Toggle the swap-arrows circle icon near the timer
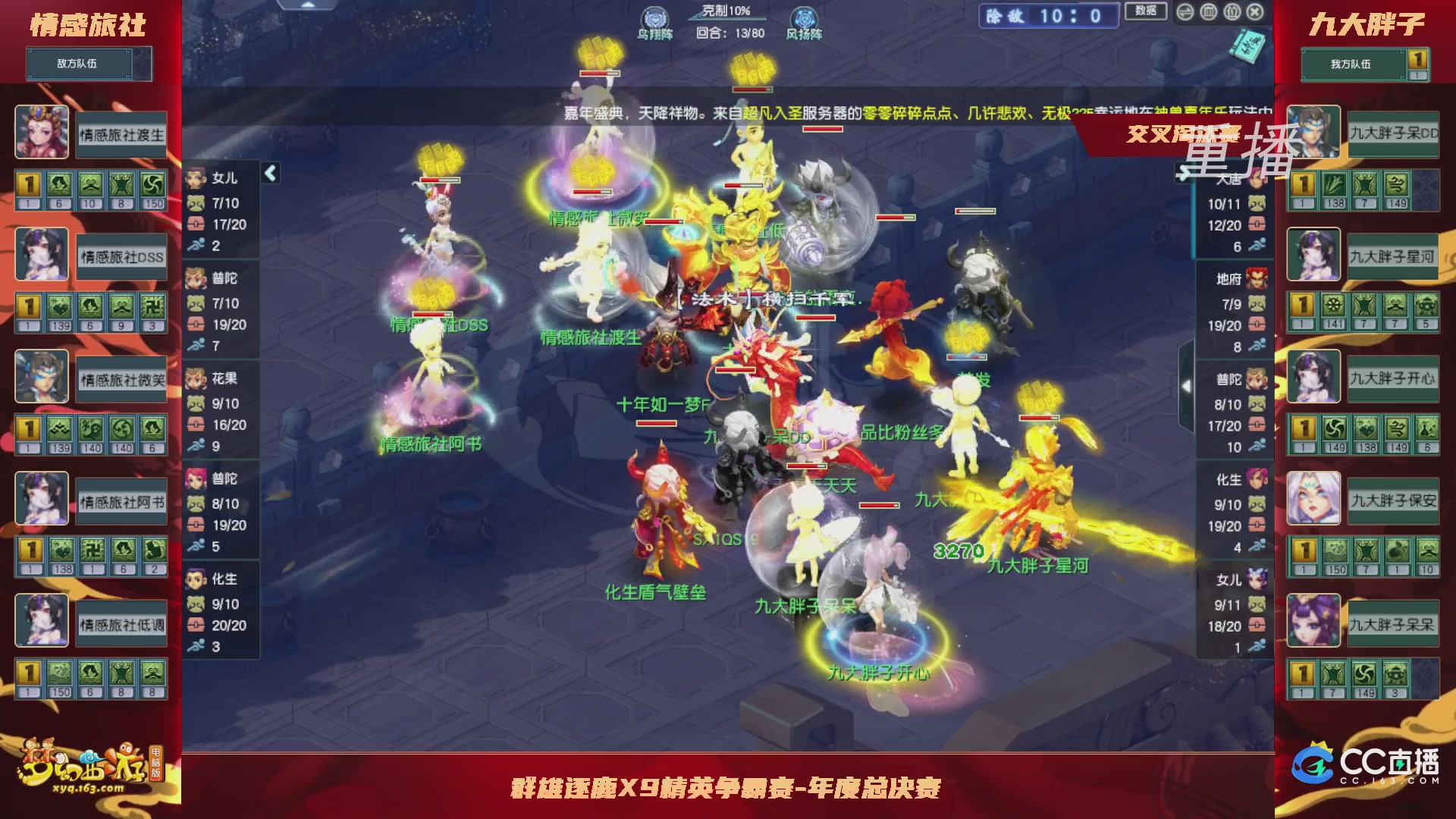Image resolution: width=1456 pixels, height=819 pixels. coord(1185,12)
